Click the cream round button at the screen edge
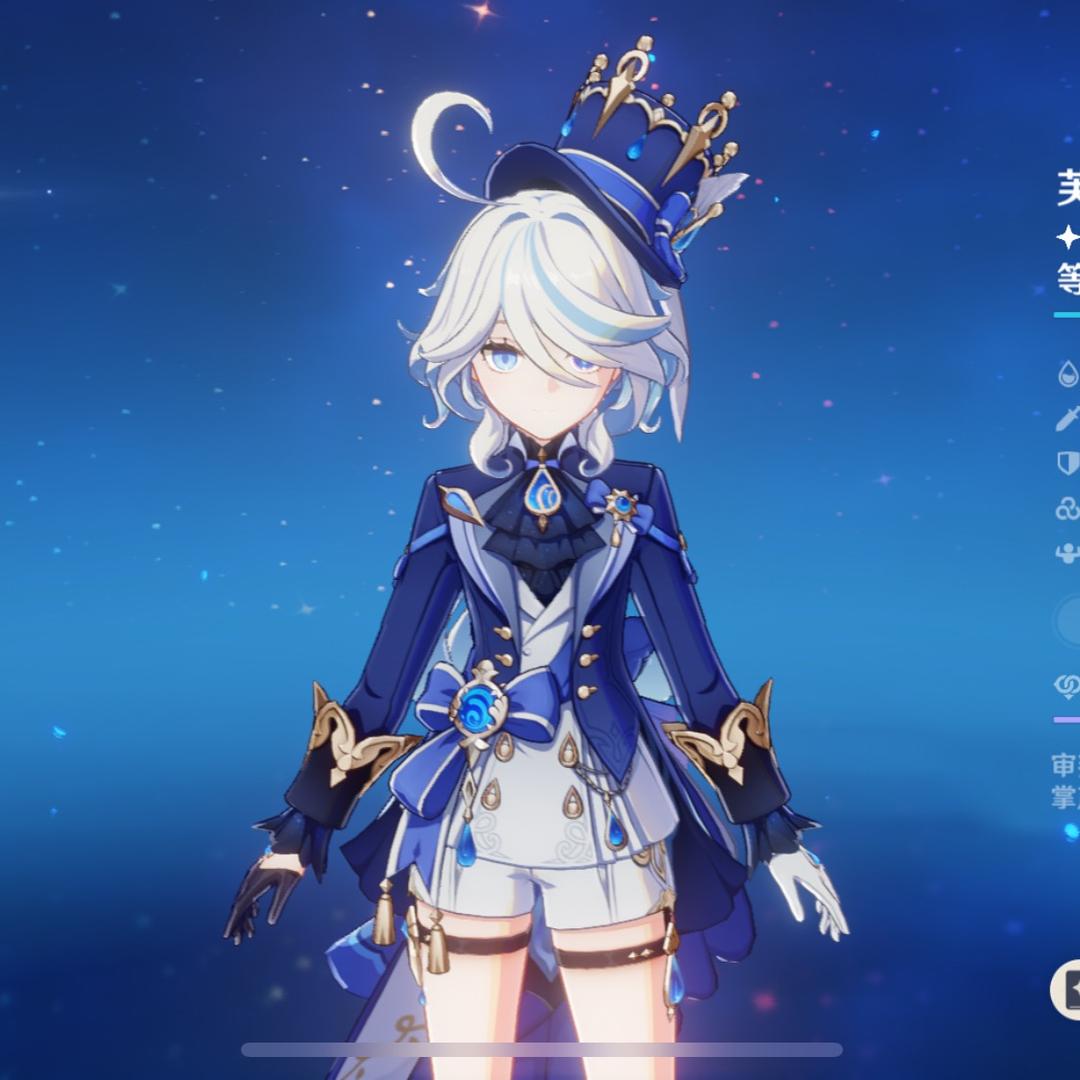Image resolution: width=1080 pixels, height=1080 pixels. 1066,988
